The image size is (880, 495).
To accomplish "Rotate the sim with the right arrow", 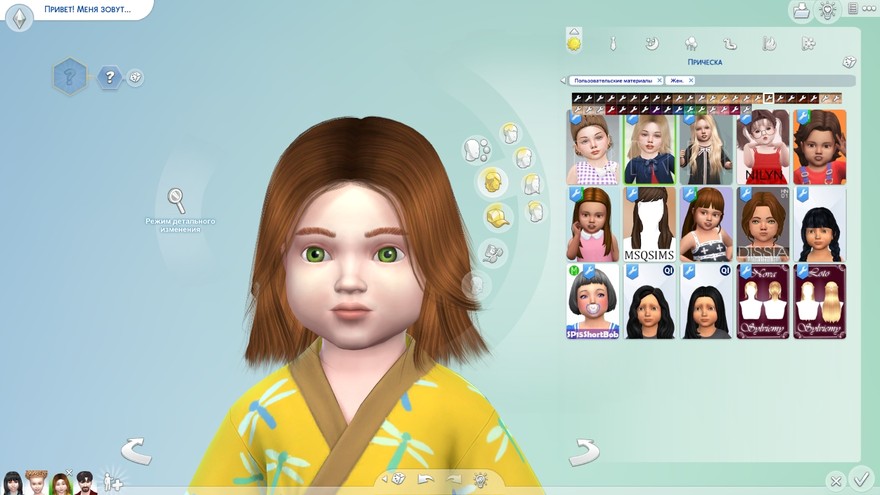I will [583, 452].
